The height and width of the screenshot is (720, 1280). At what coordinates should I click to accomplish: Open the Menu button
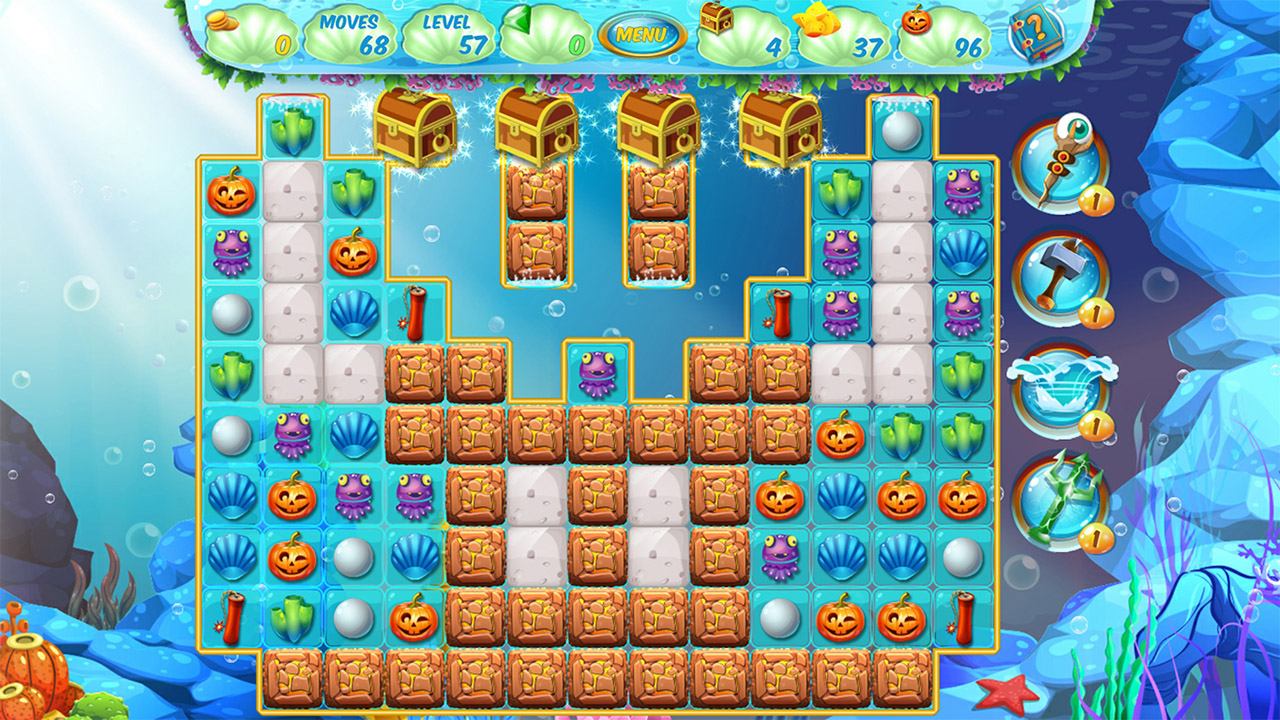[644, 31]
